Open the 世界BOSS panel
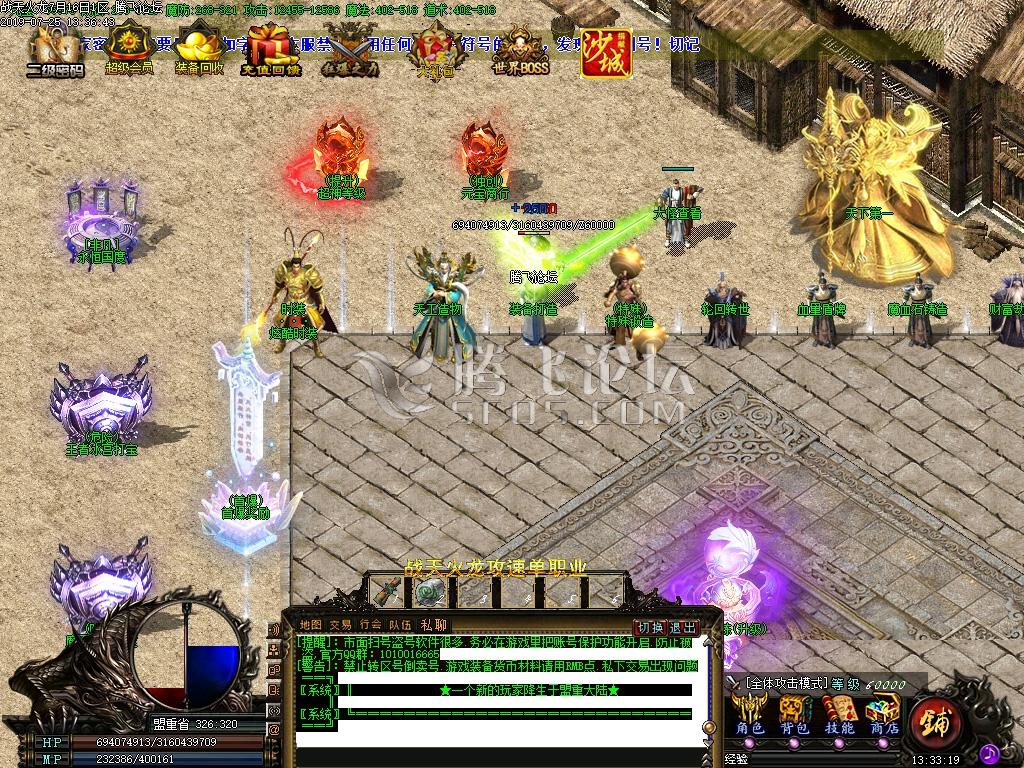 pyautogui.click(x=521, y=49)
